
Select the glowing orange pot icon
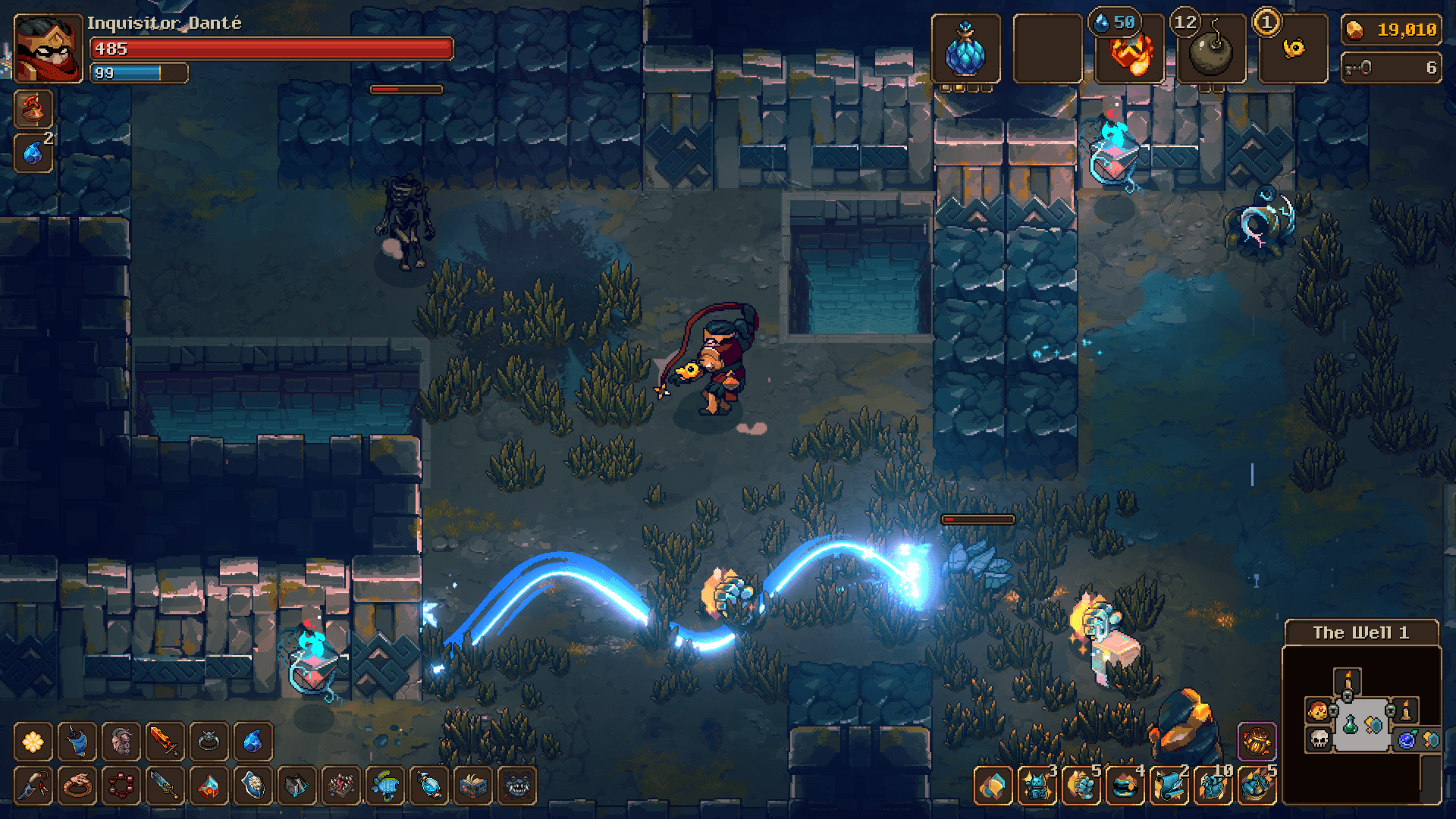coord(1257,741)
